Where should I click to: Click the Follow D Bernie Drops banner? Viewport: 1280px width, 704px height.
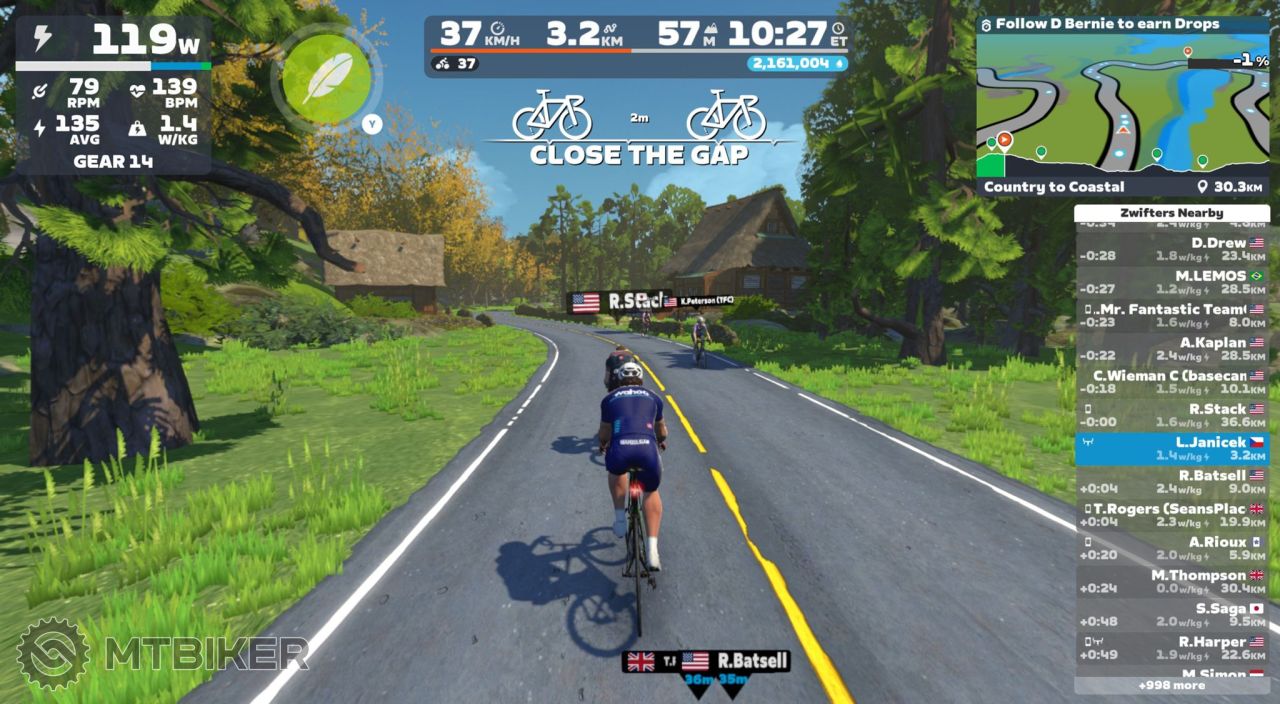coord(1122,24)
